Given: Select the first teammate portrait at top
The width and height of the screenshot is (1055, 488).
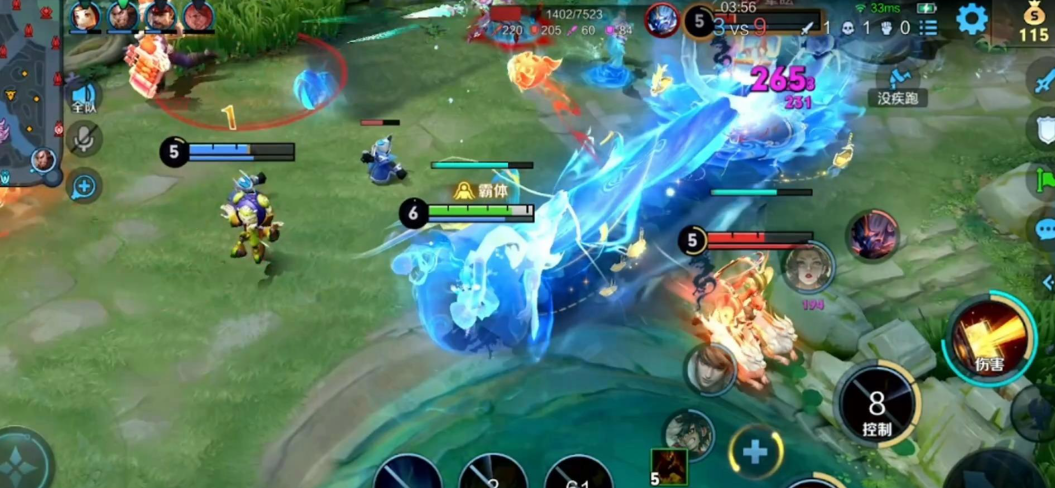Looking at the screenshot, I should tap(86, 16).
